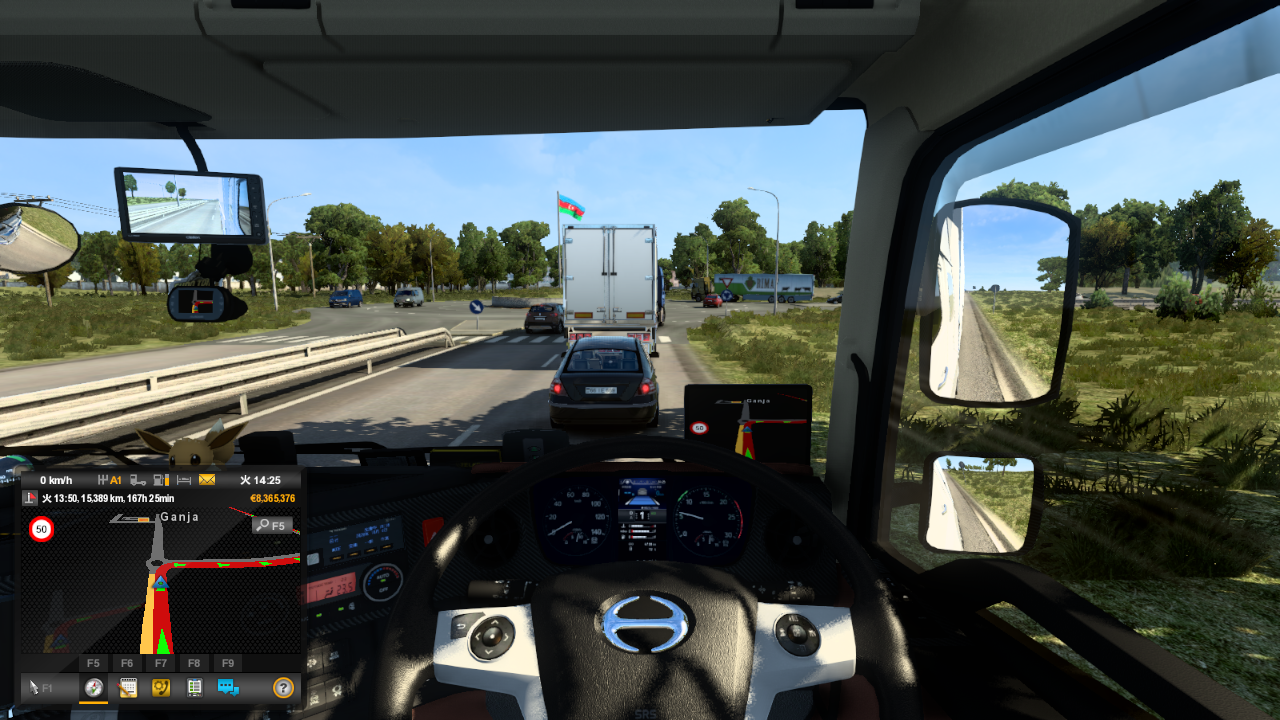This screenshot has height=720, width=1280.
Task: Show the truck damage diagnostics tab
Action: coord(194,687)
